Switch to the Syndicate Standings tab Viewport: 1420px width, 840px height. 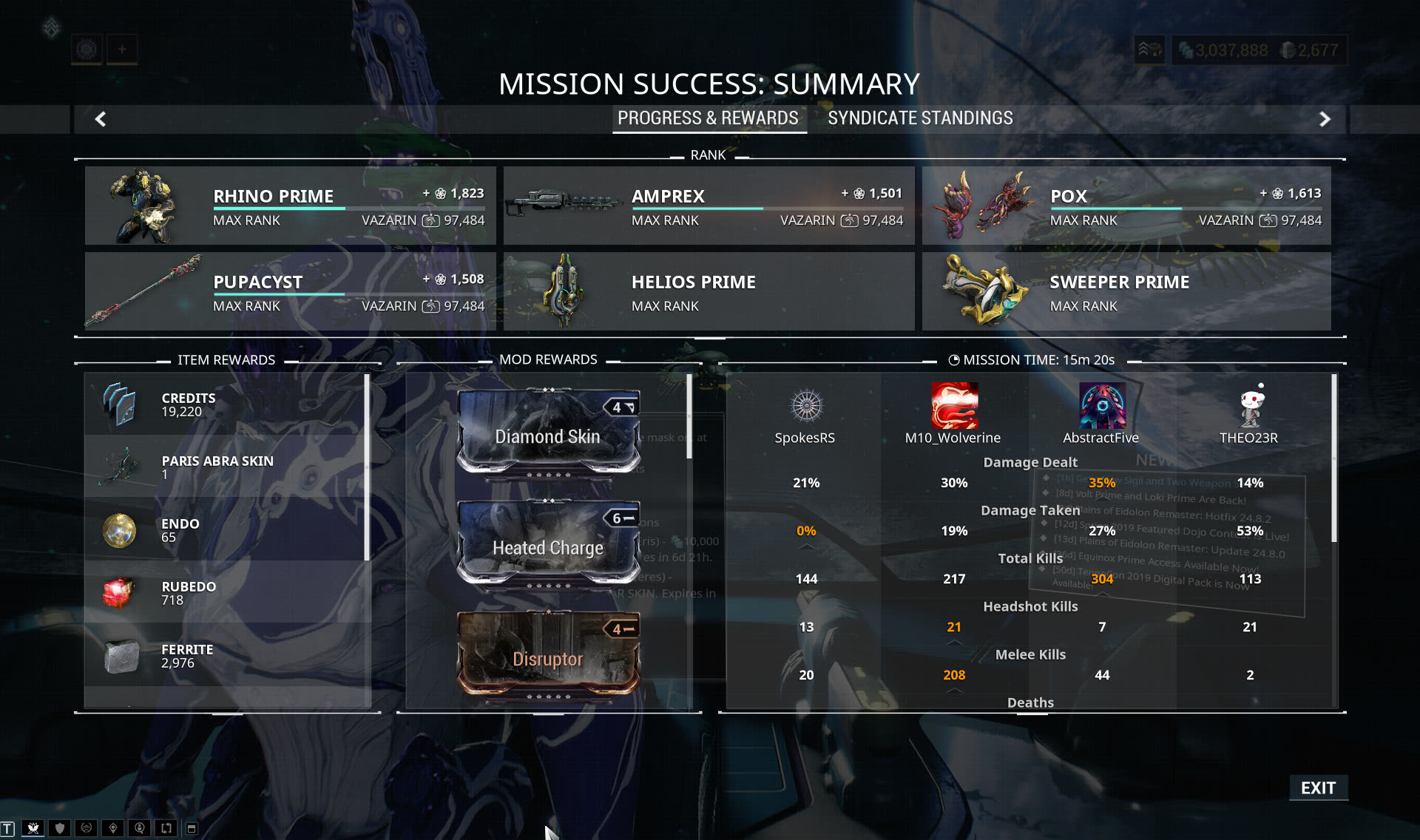(920, 118)
